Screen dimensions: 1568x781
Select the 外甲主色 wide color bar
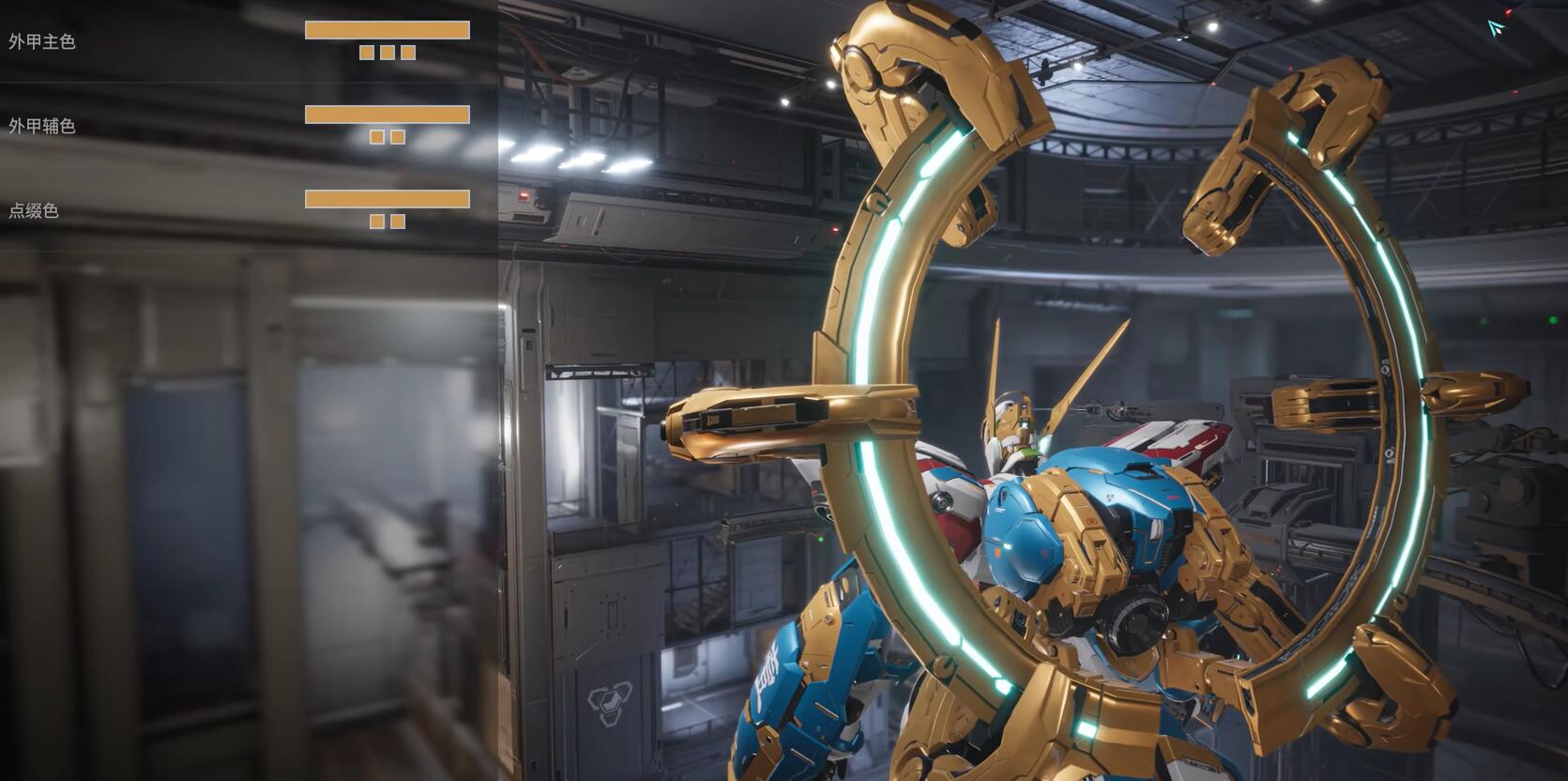pos(387,30)
